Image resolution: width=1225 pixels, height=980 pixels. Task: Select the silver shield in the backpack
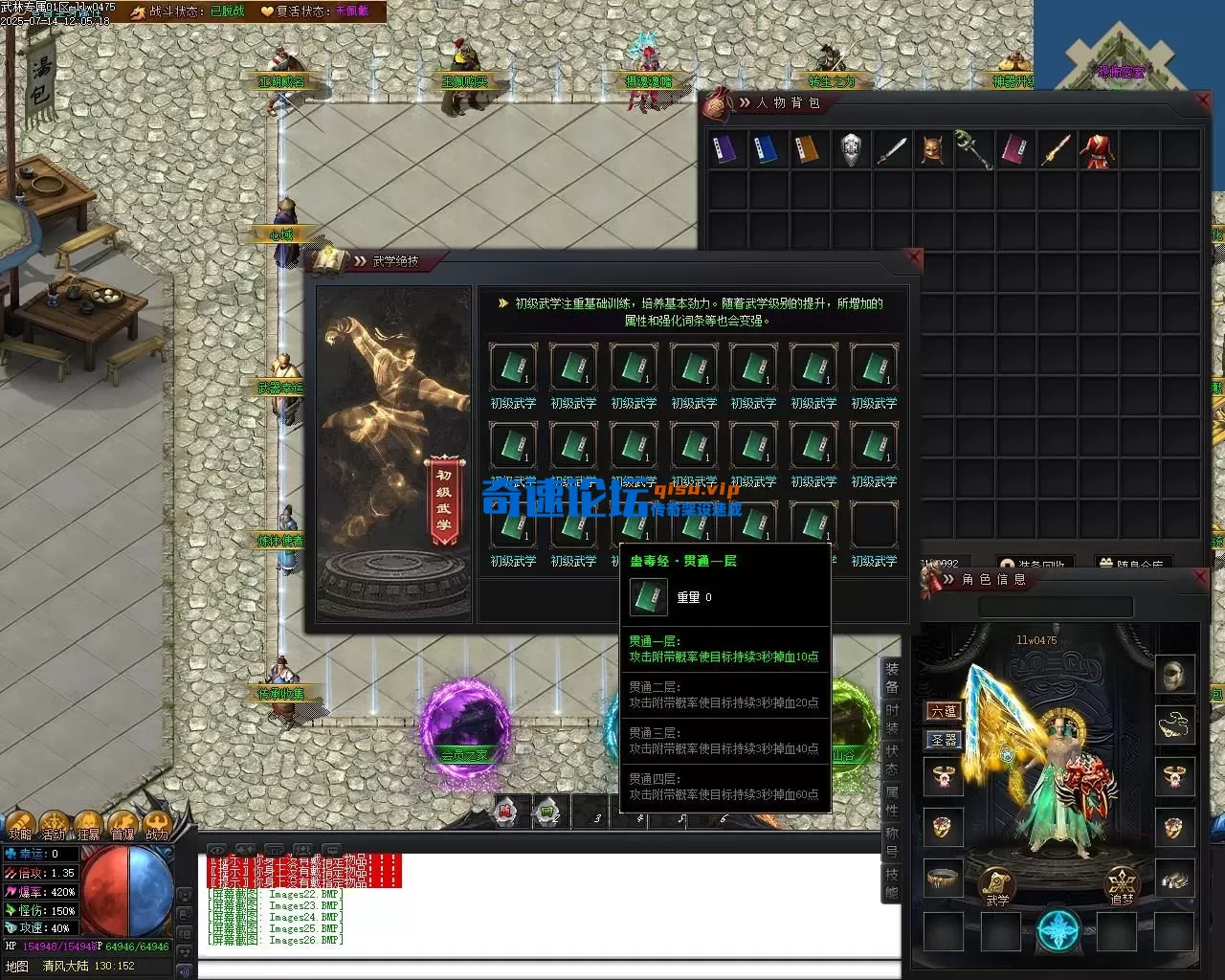851,149
